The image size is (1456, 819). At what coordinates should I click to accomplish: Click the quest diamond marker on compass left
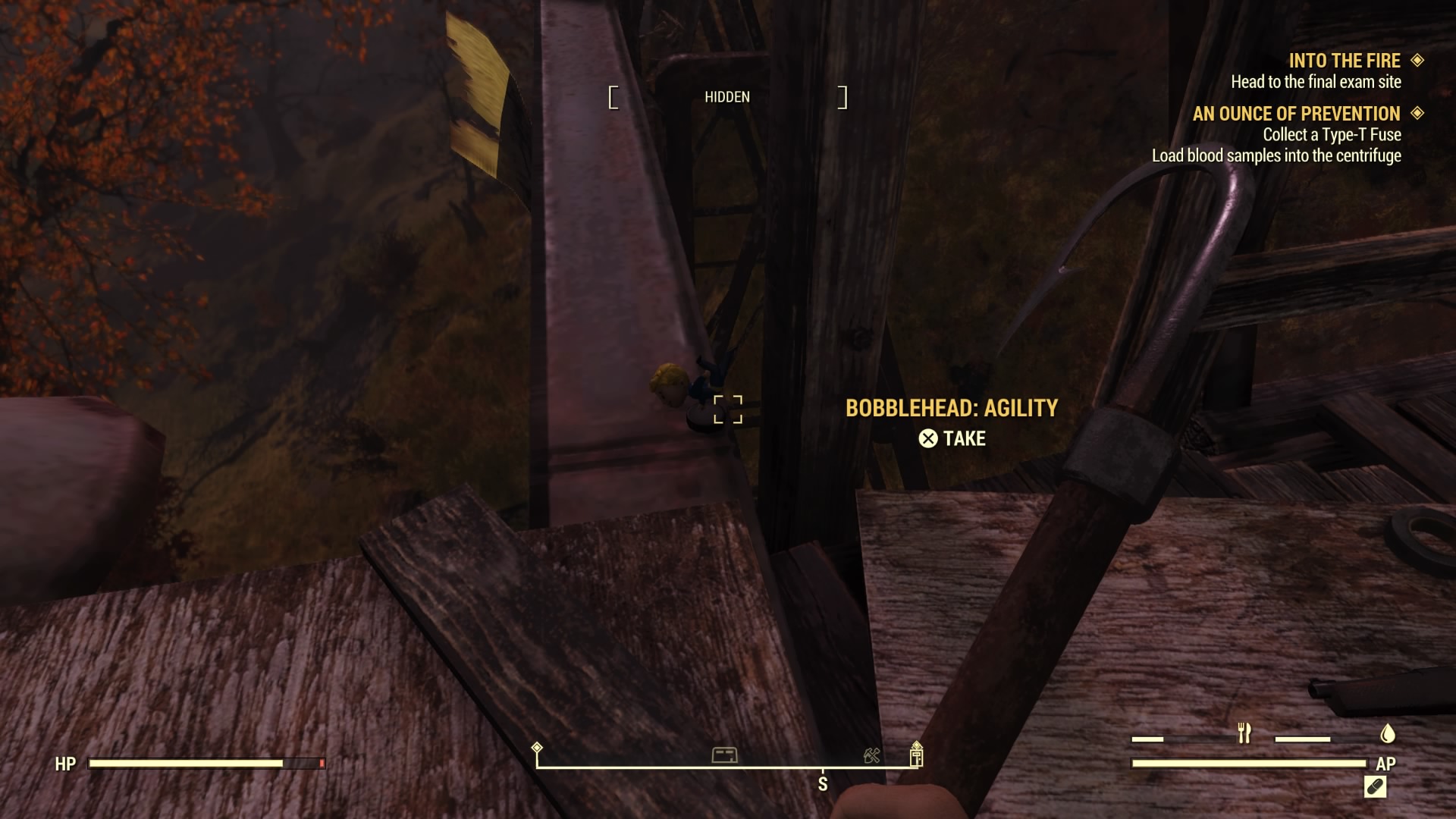[538, 748]
